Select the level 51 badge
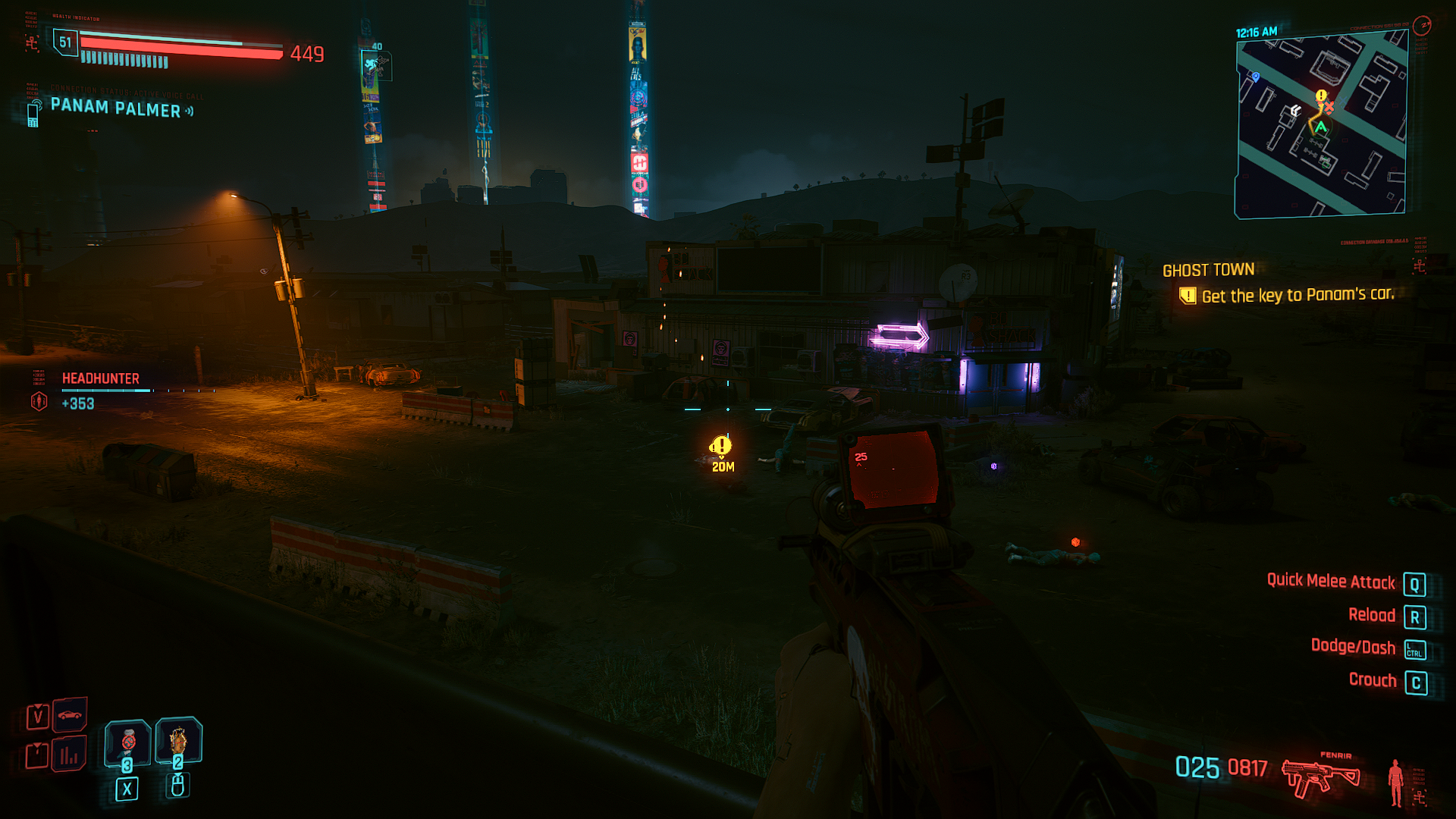The image size is (1456, 819). coord(65,42)
